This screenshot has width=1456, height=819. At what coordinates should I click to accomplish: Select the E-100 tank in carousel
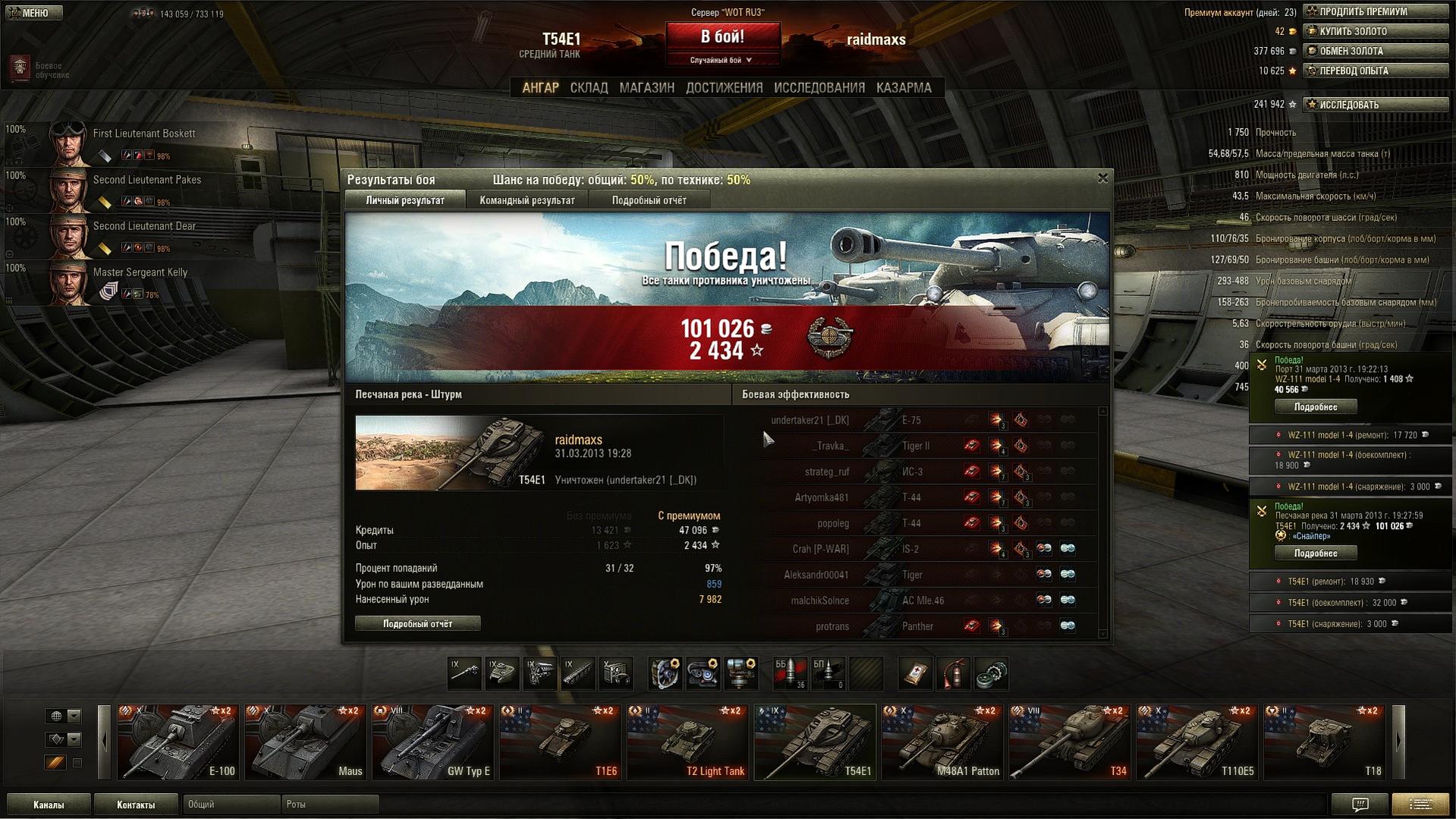pos(178,742)
